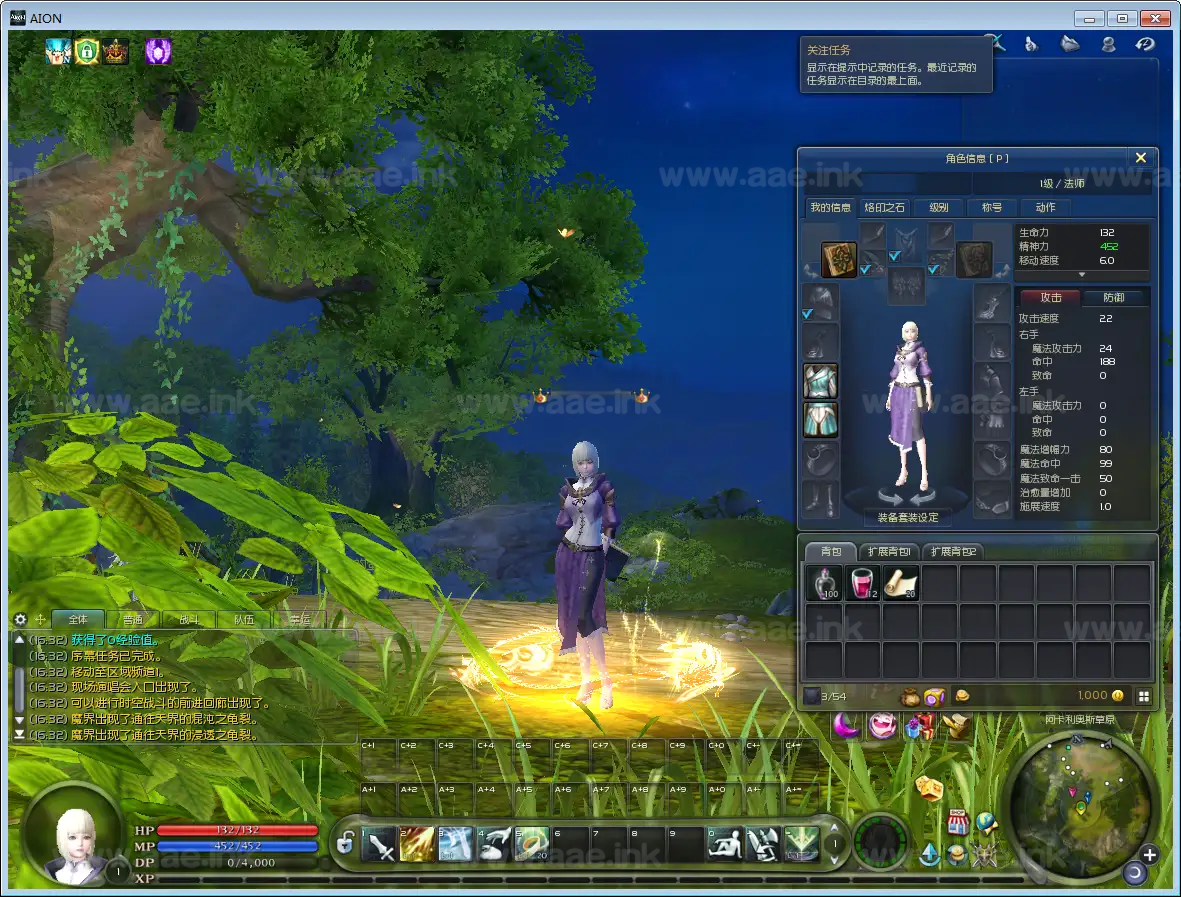The width and height of the screenshot is (1181, 897).
Task: Click the minimap plus button
Action: 1149,855
